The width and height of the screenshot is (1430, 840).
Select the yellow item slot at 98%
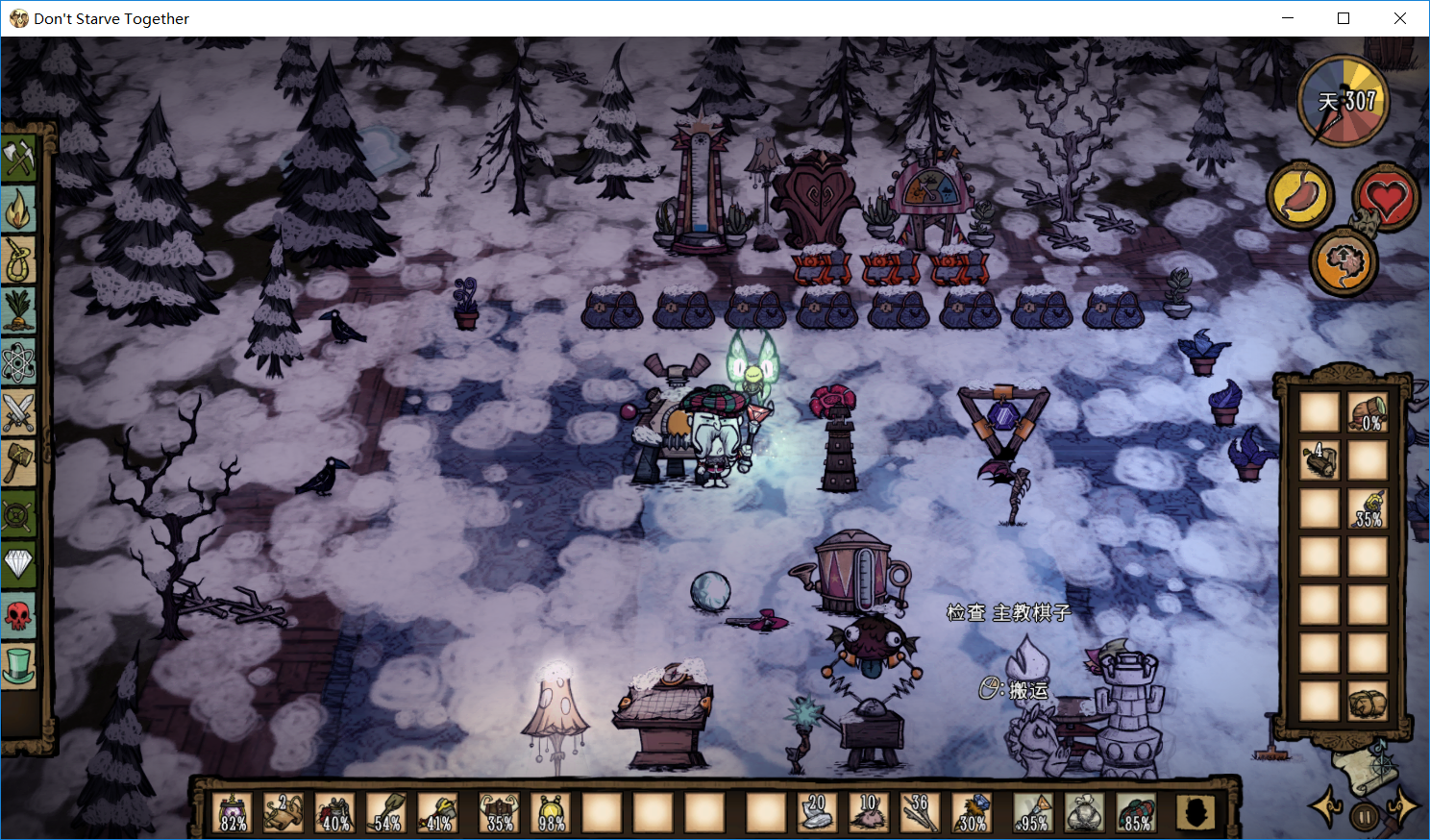[x=551, y=813]
